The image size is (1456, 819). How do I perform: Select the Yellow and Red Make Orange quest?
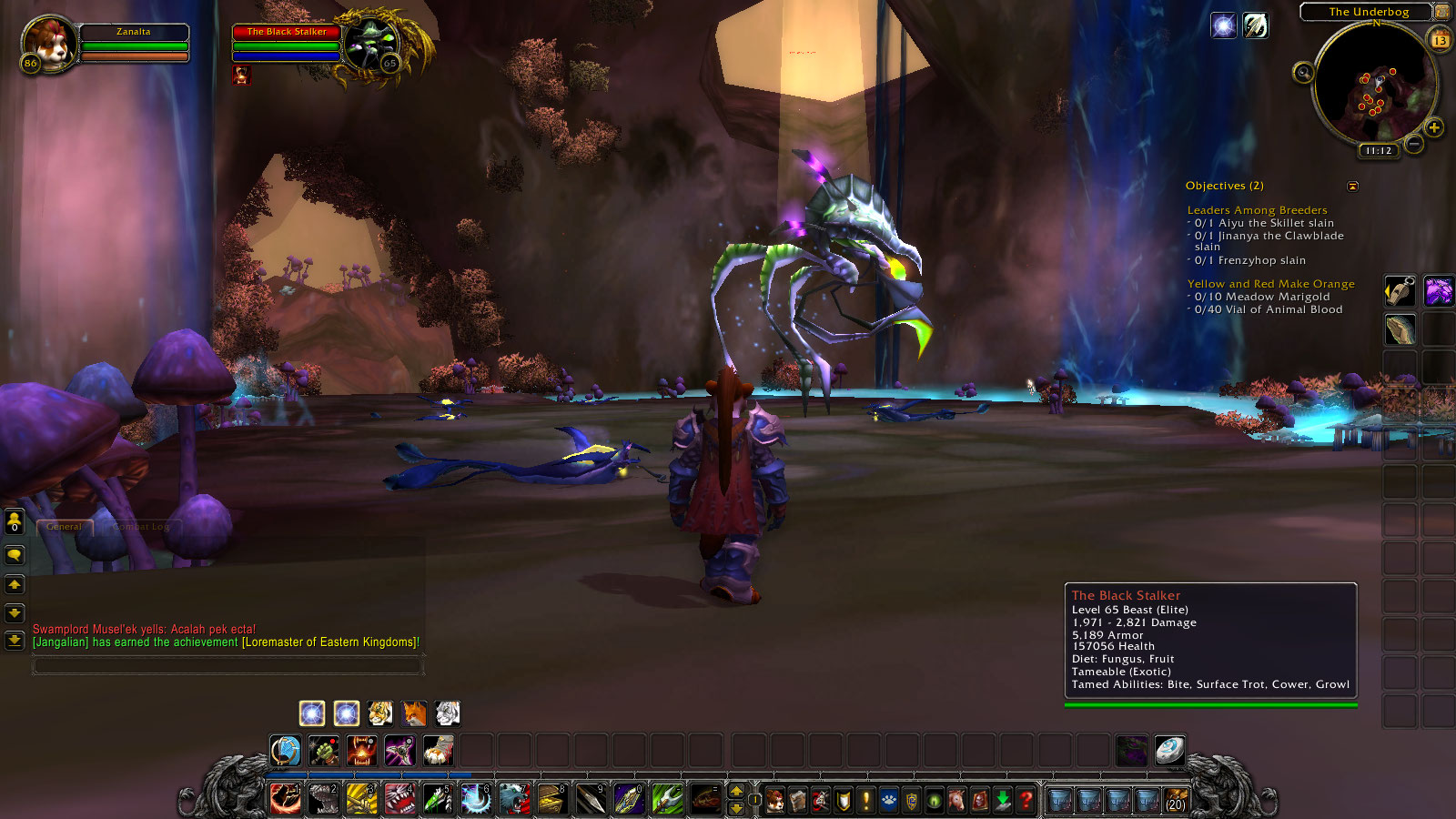[1270, 284]
